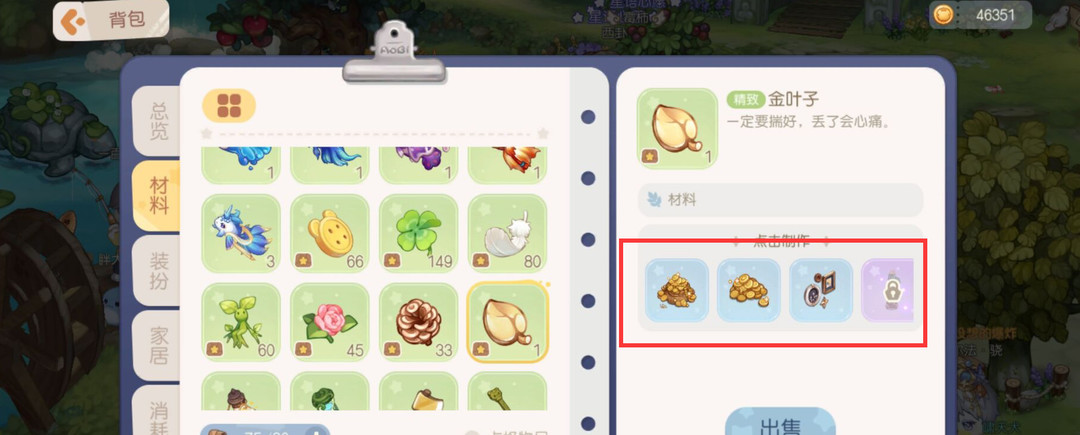Toggle the four-square grid view button
The height and width of the screenshot is (435, 1080).
pos(229,105)
